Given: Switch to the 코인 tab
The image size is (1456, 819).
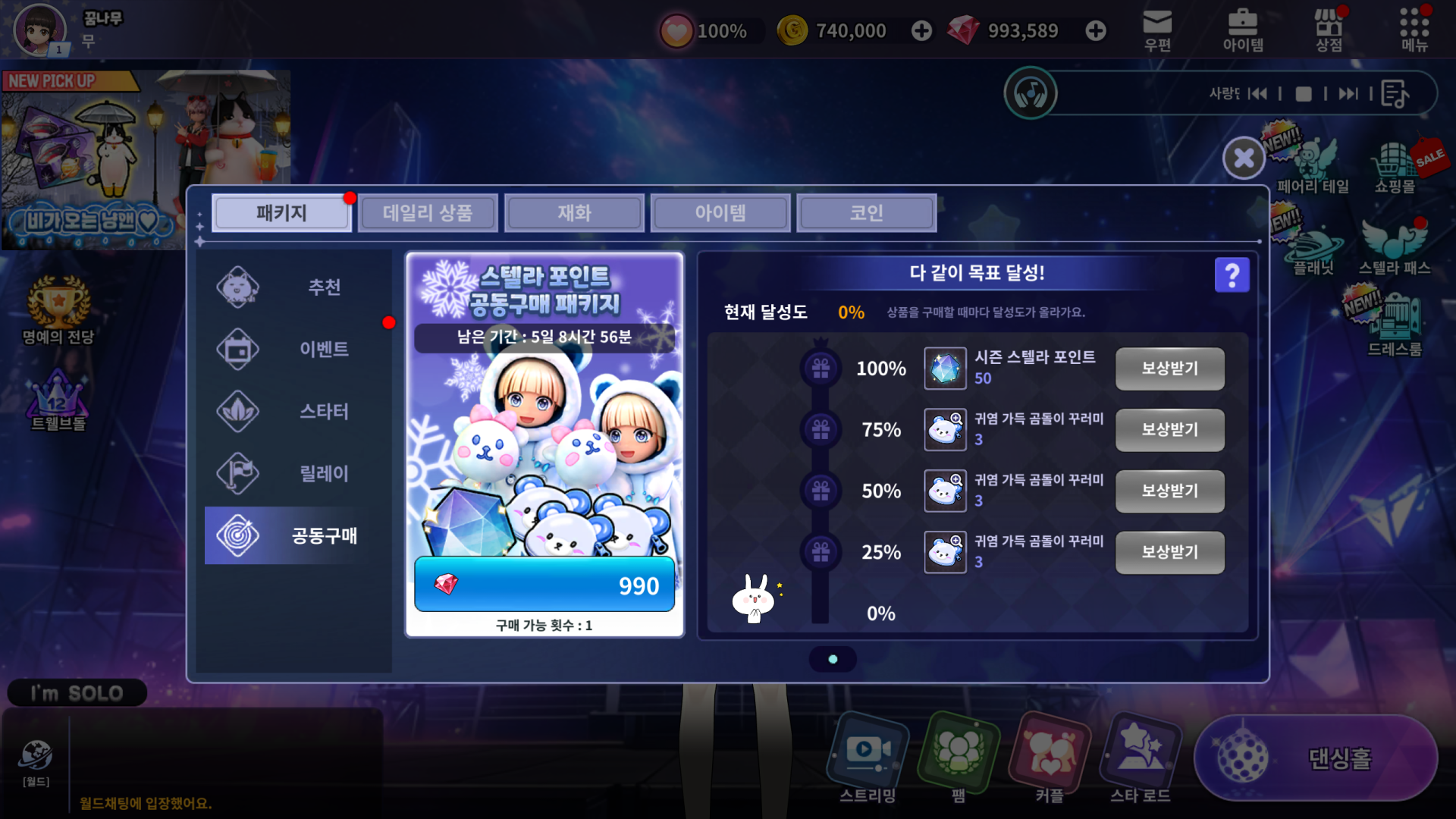Looking at the screenshot, I should pos(866,213).
